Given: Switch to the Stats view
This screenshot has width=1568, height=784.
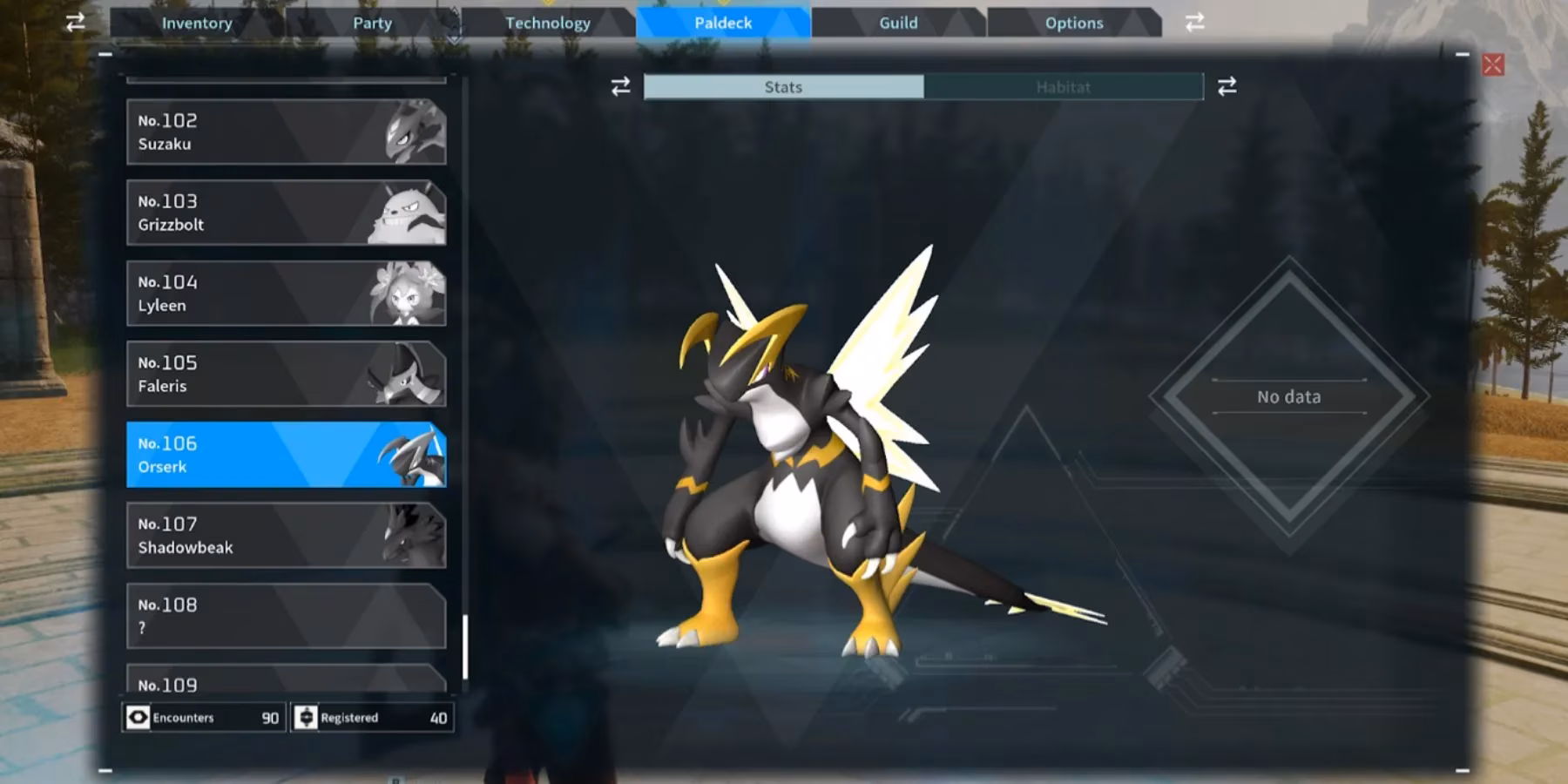Looking at the screenshot, I should coord(782,86).
